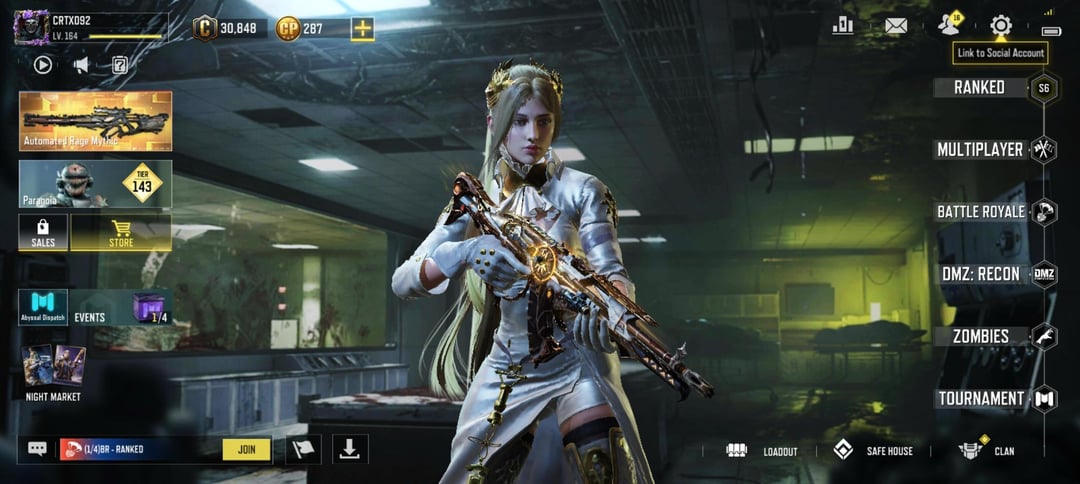The image size is (1080, 484).
Task: Open the Paranoia battle pass tier banner
Action: (x=95, y=184)
